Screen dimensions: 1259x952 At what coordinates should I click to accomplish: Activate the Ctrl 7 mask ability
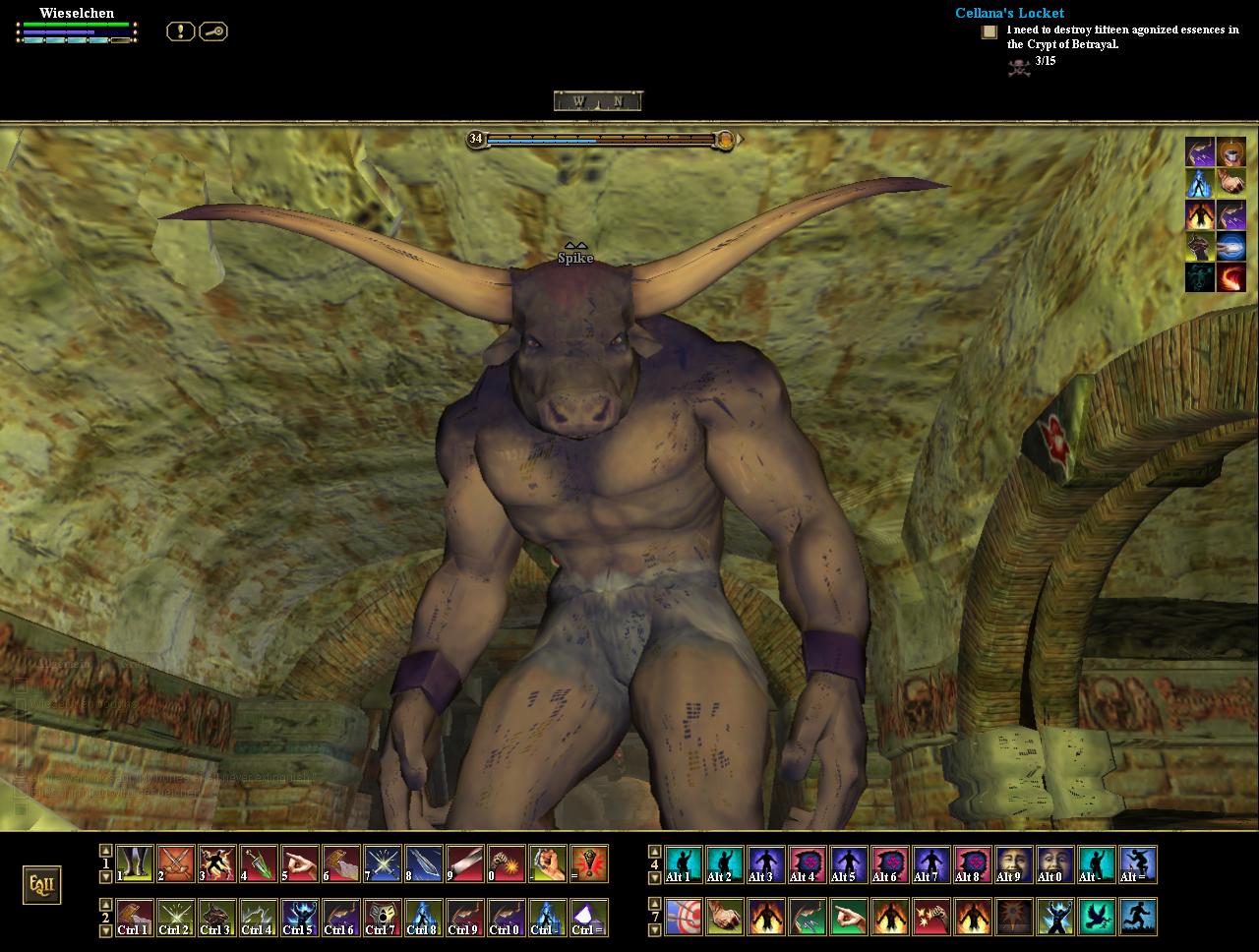click(383, 917)
